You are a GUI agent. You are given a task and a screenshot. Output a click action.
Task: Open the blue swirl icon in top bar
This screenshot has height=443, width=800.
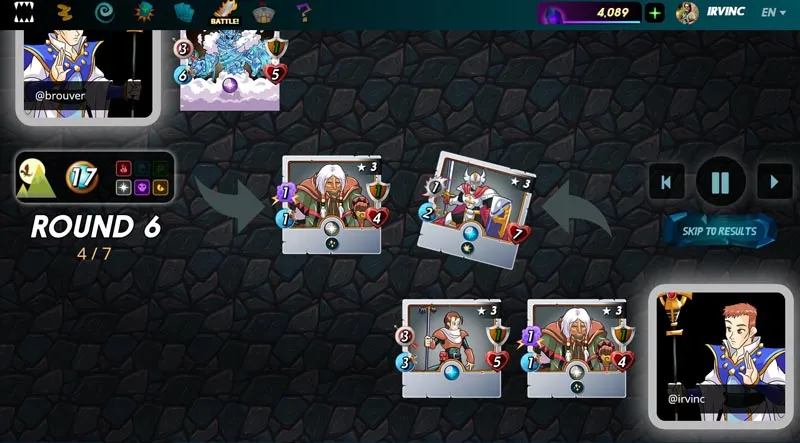tap(103, 13)
